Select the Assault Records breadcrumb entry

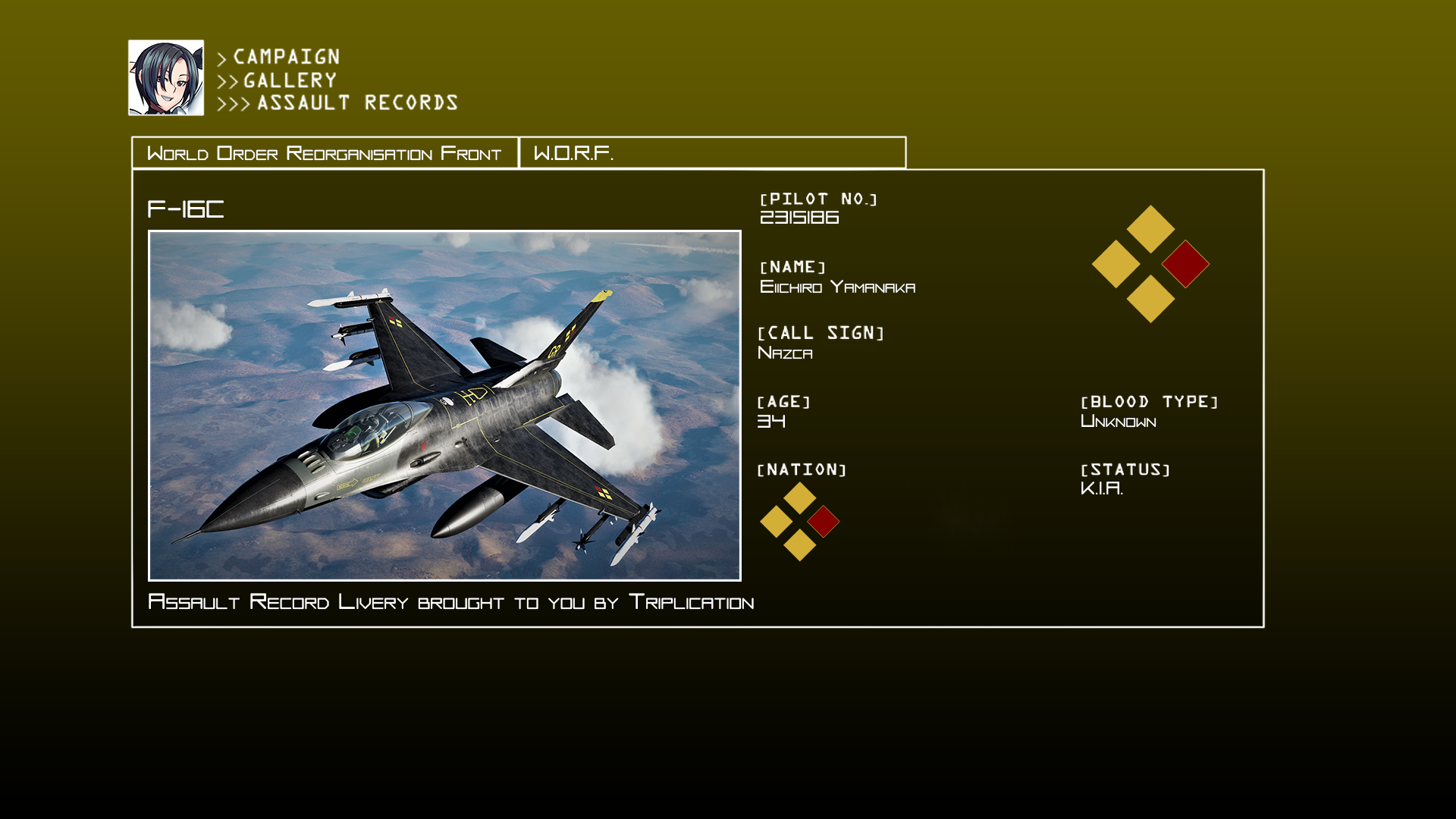(357, 103)
